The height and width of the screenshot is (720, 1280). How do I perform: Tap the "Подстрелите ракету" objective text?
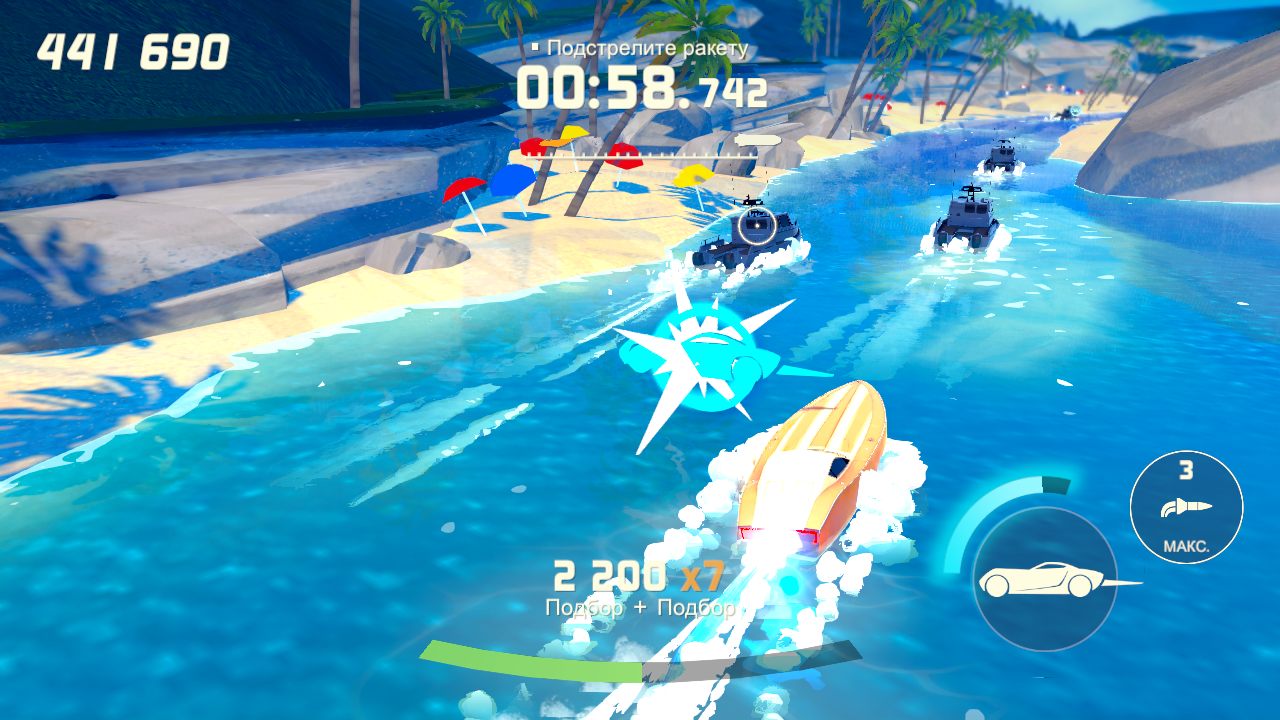(646, 48)
